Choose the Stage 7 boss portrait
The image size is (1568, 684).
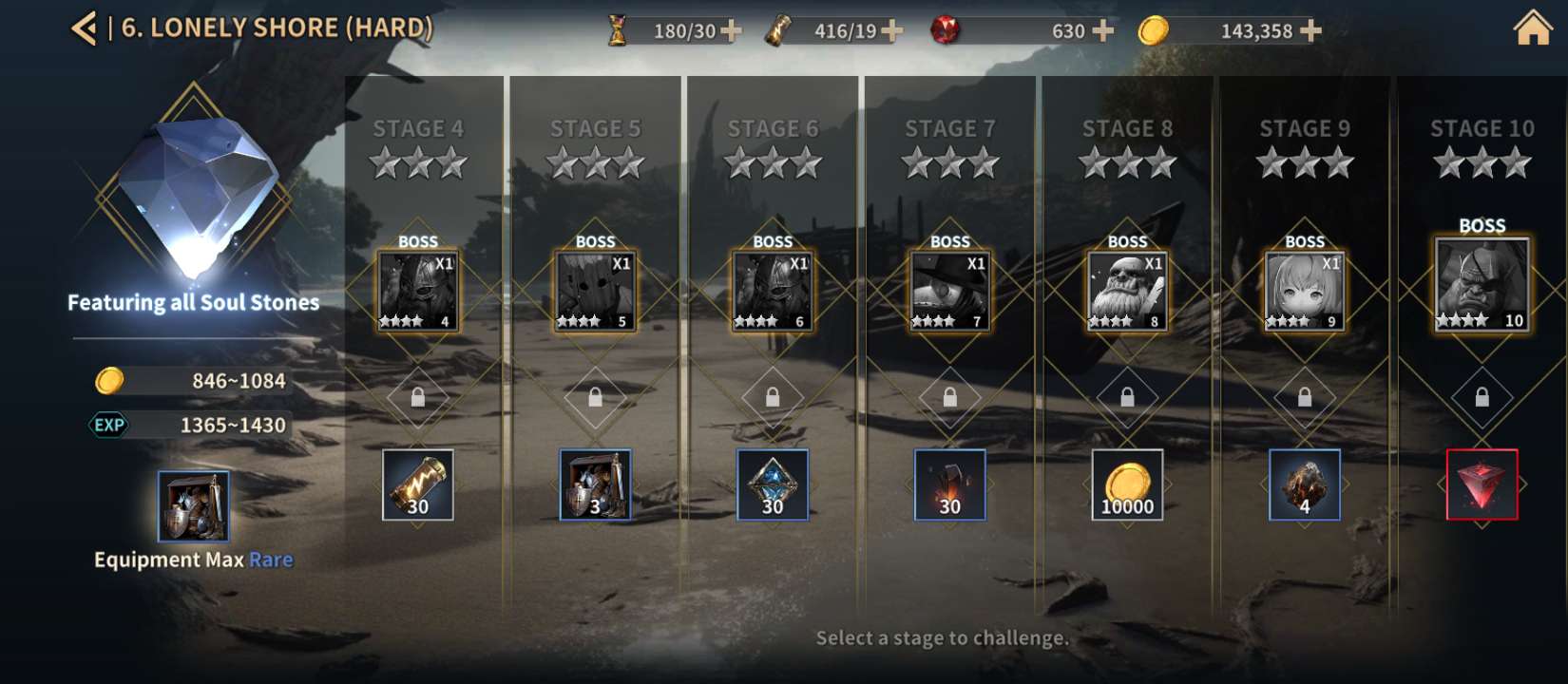tap(949, 291)
